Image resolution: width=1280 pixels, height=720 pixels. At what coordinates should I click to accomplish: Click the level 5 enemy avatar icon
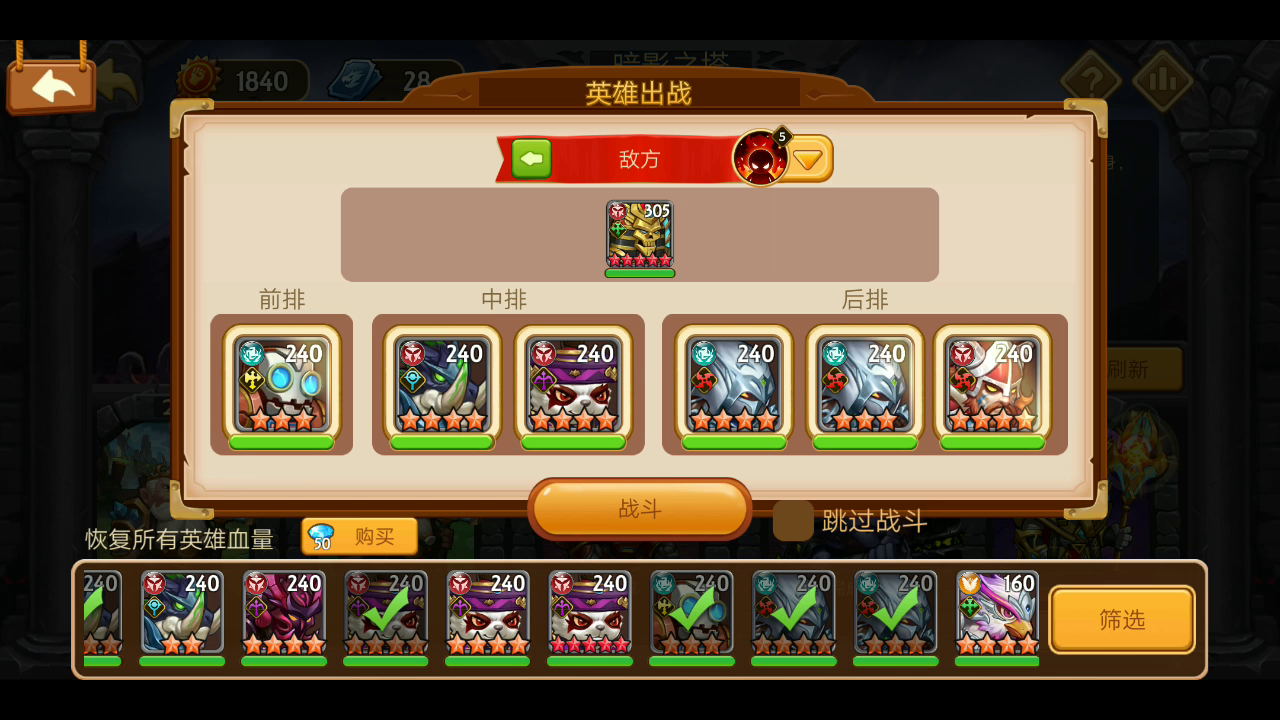(763, 157)
